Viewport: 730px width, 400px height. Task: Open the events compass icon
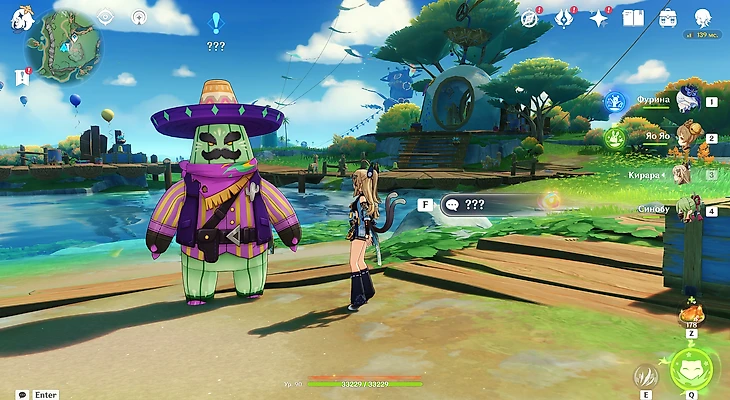[x=529, y=18]
